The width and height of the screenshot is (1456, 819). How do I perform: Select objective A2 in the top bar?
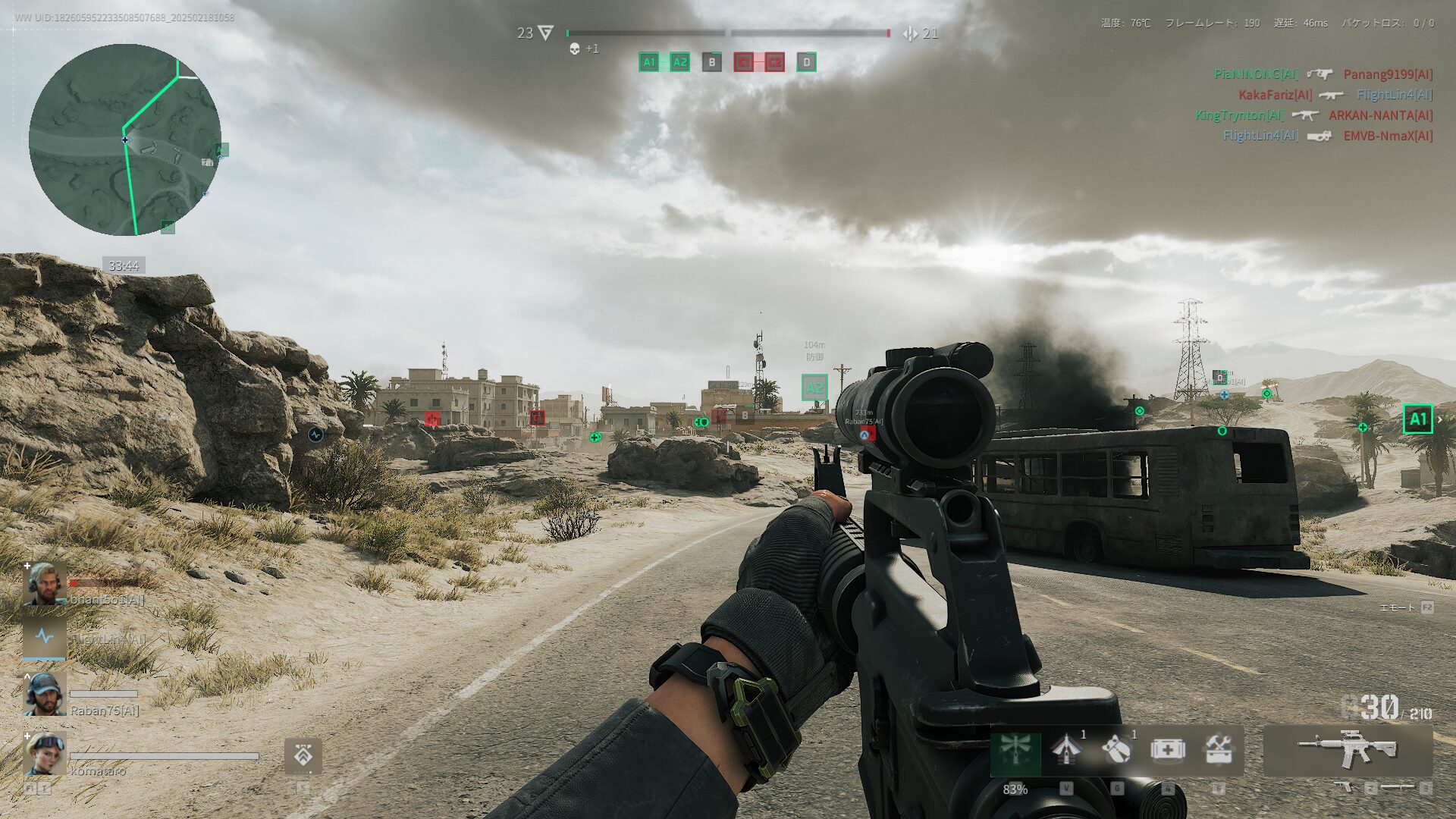pyautogui.click(x=679, y=62)
